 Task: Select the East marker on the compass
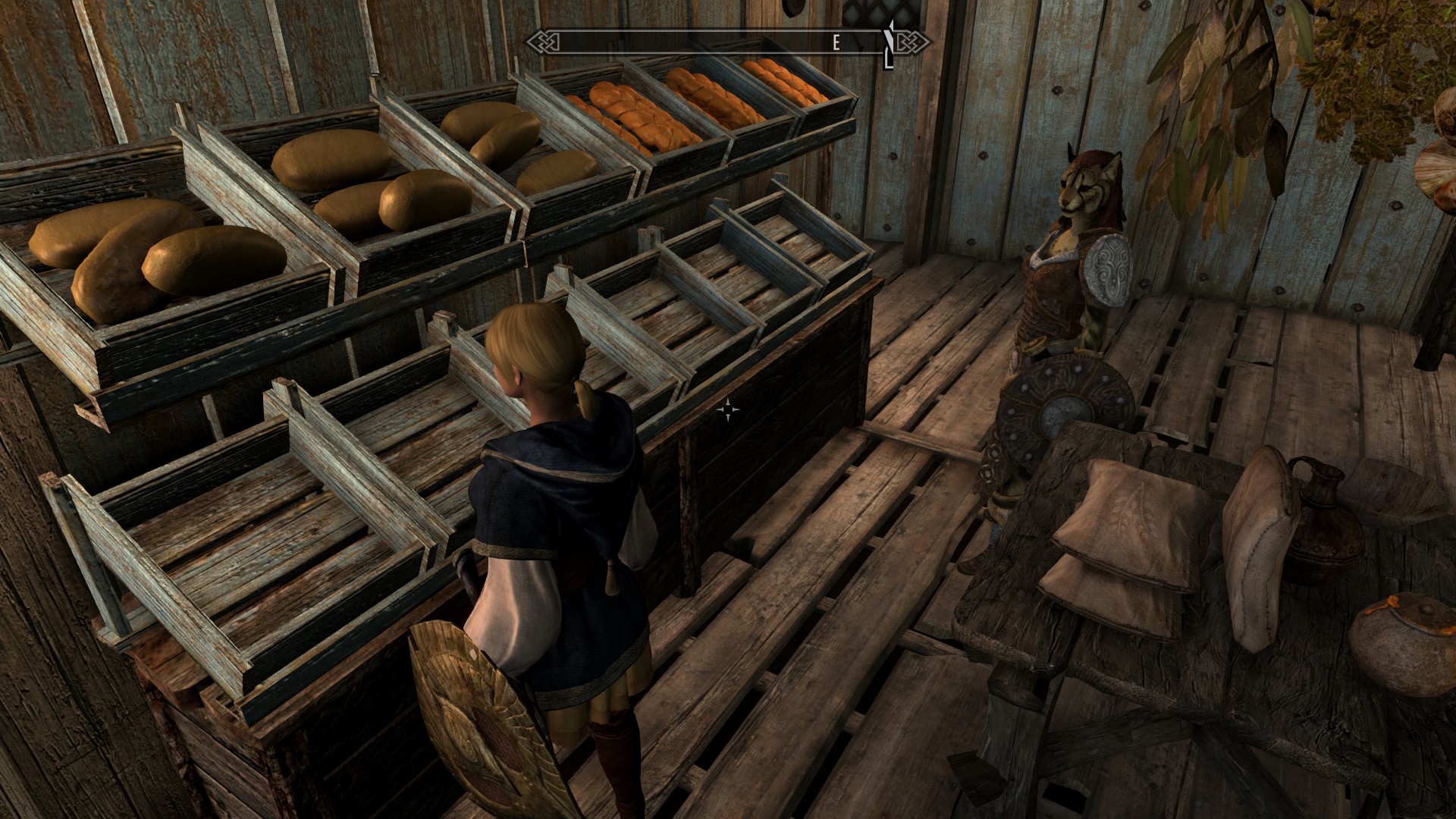[836, 43]
